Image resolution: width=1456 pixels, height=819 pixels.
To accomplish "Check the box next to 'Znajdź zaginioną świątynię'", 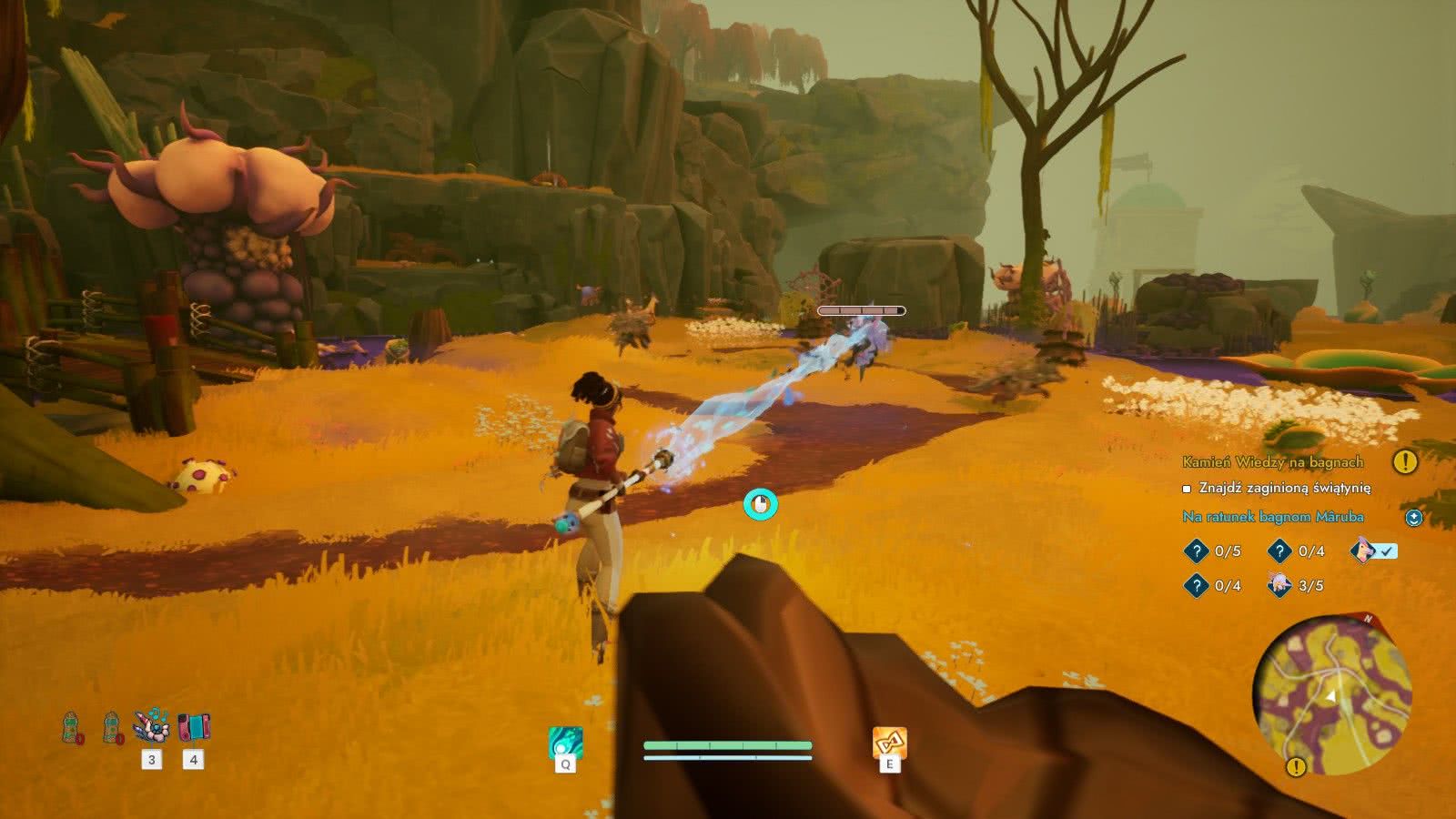I will [1186, 488].
